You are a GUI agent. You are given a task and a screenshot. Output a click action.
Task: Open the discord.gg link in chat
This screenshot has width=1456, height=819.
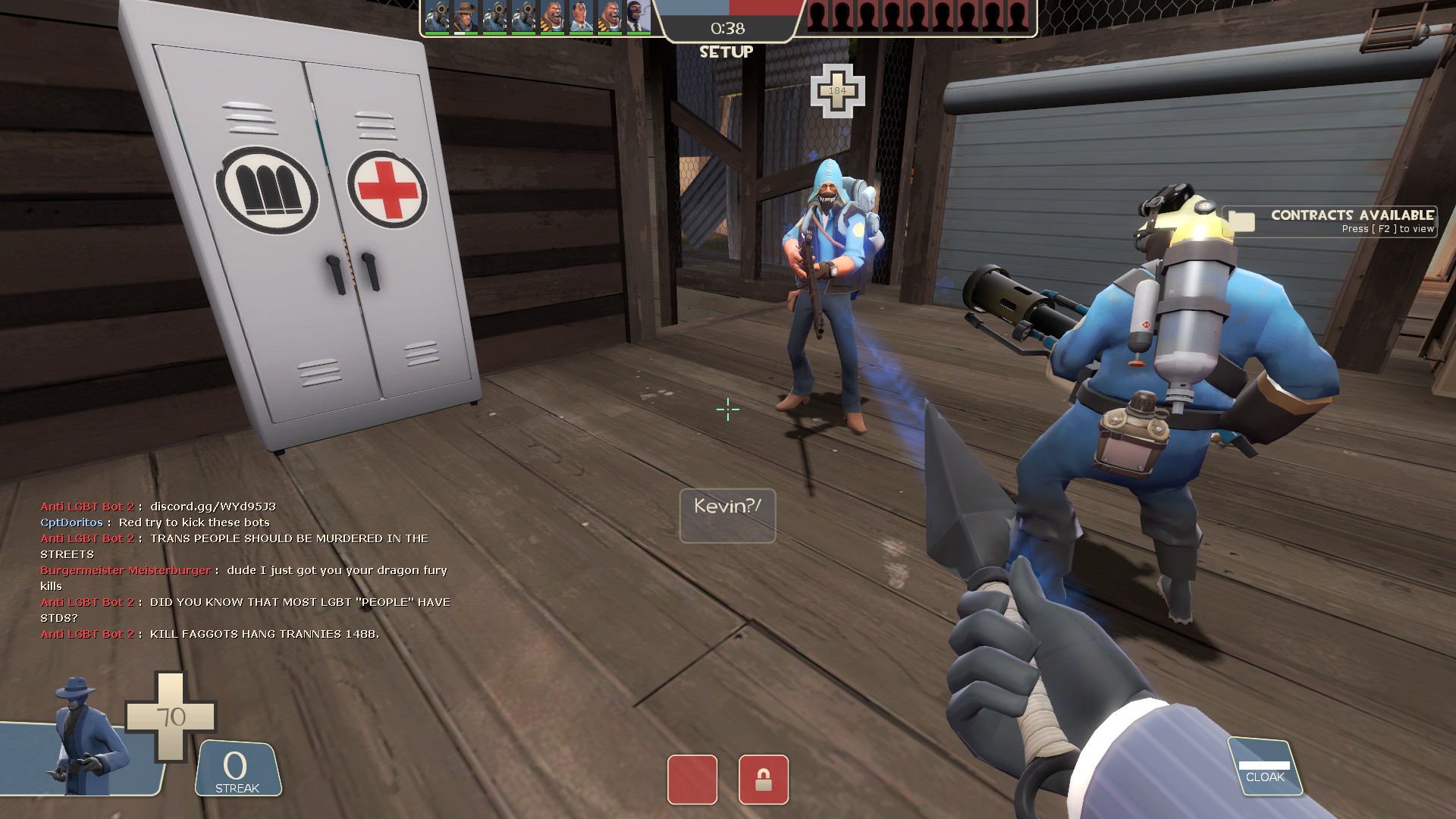tap(212, 507)
